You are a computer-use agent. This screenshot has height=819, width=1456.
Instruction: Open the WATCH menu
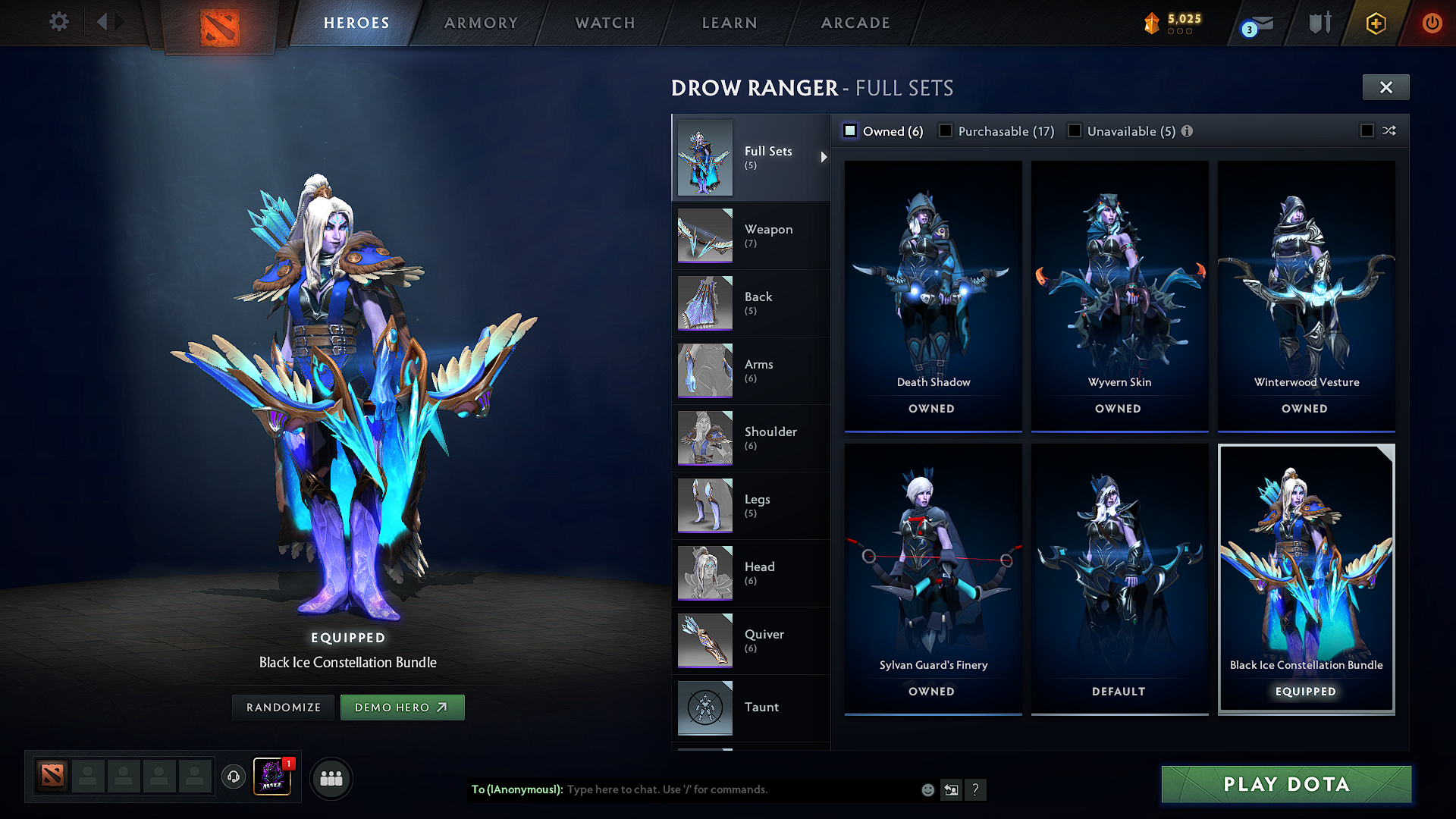[x=604, y=23]
